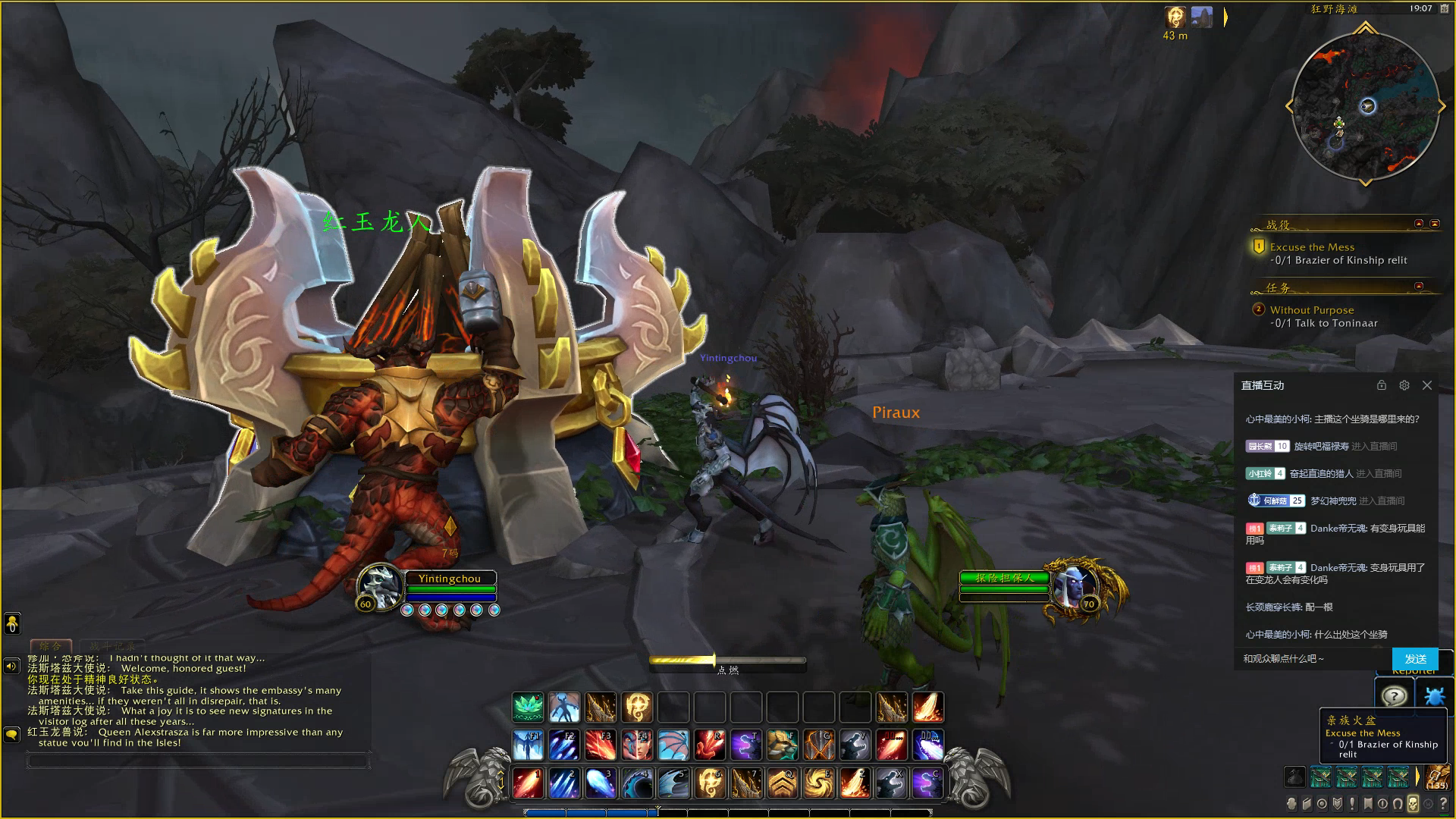Activate the red flame ability on key 1
This screenshot has height=819, width=1456.
[528, 783]
